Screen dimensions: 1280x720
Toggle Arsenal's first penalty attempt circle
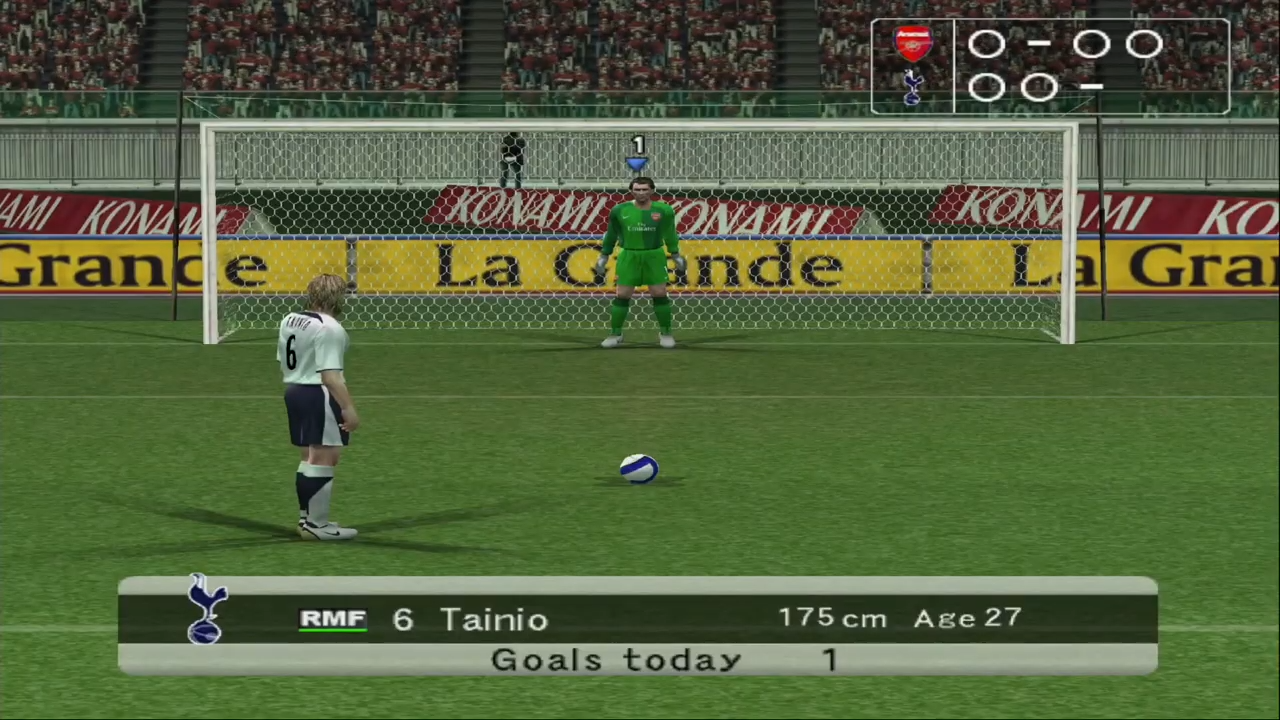click(986, 45)
